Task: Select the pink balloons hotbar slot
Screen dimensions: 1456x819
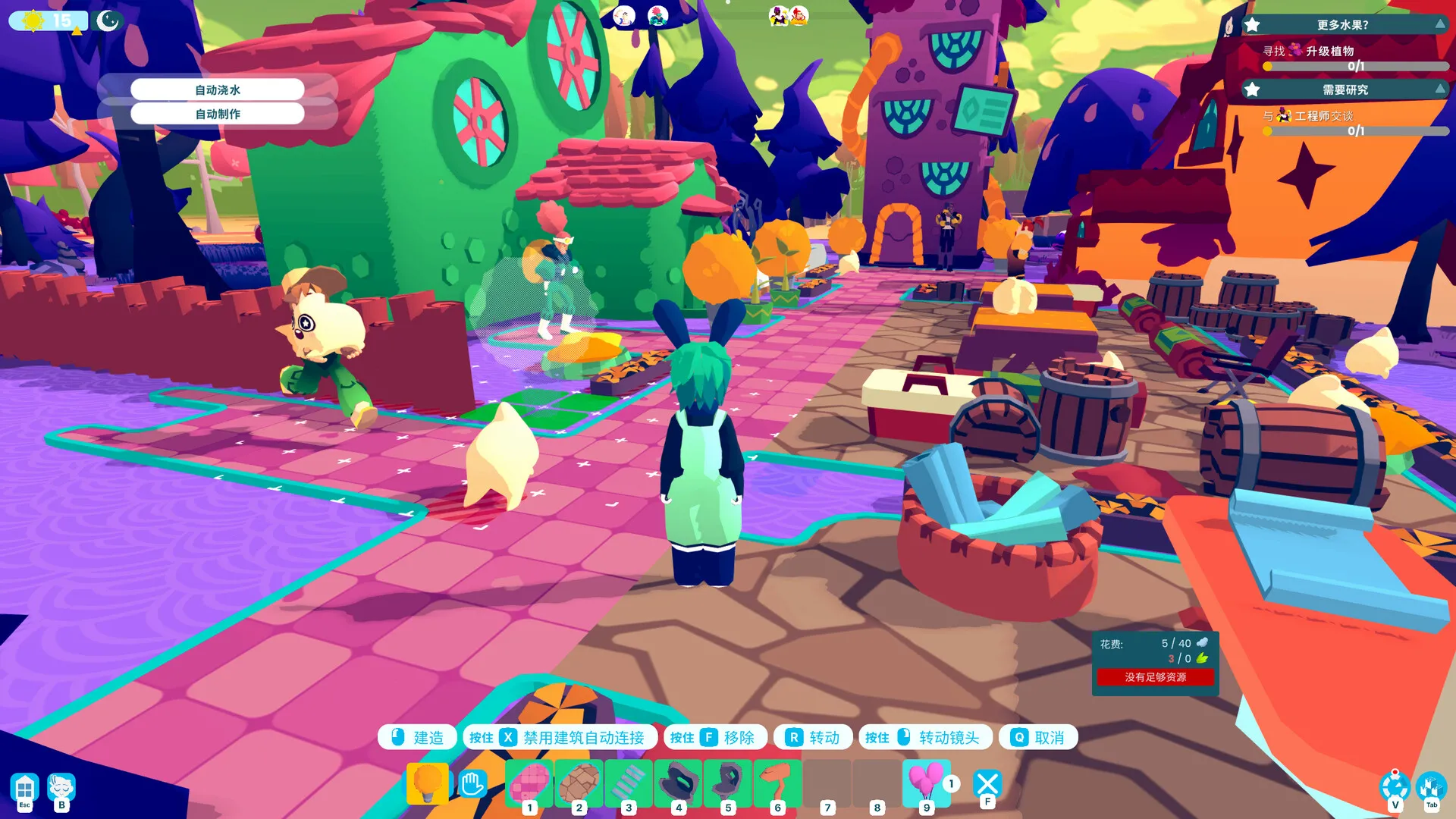Action: [x=926, y=783]
